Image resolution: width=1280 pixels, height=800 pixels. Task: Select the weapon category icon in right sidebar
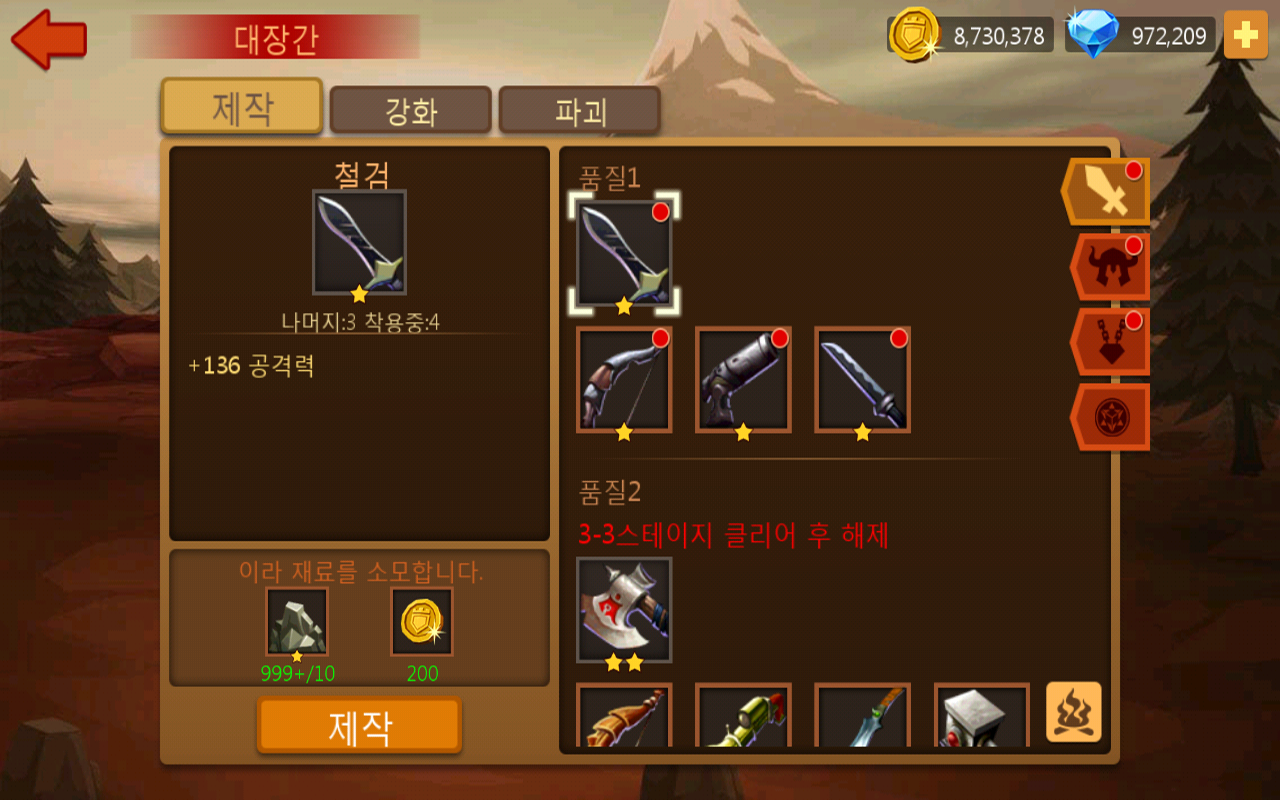coord(1103,190)
